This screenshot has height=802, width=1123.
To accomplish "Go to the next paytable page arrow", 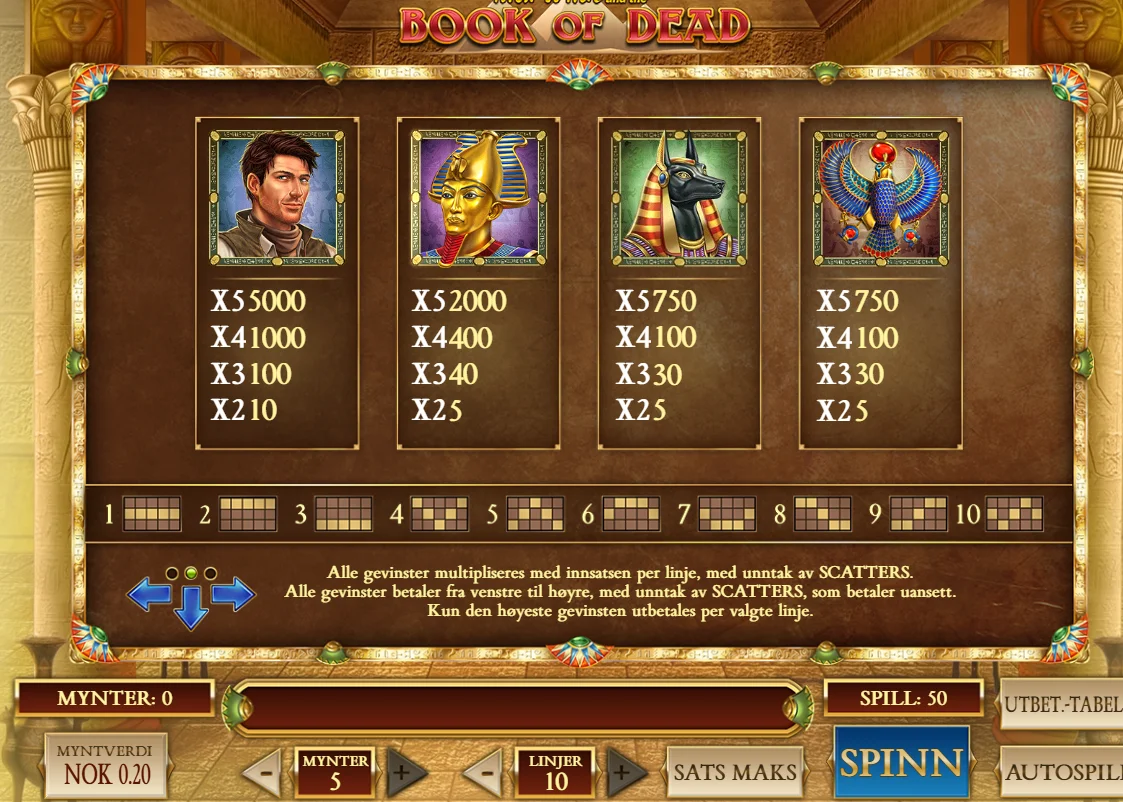I will pos(233,595).
